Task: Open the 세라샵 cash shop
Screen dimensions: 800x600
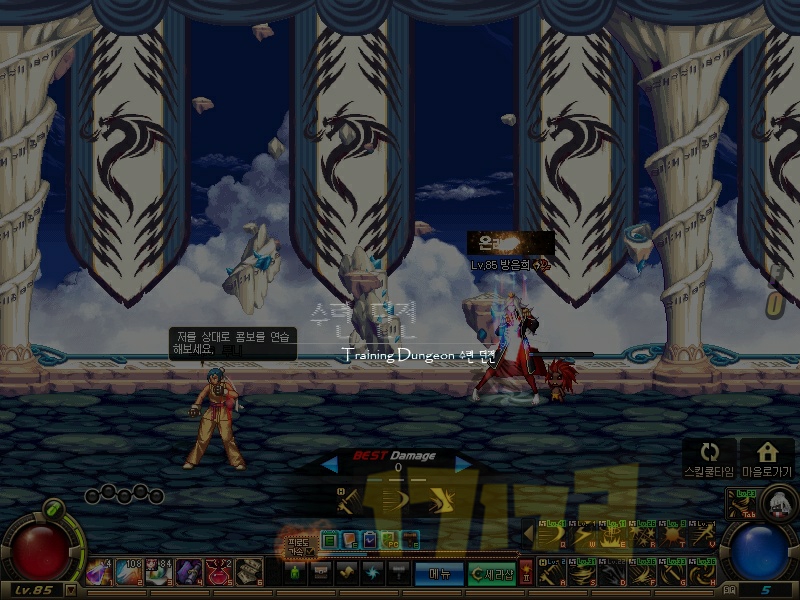Action: (491, 573)
